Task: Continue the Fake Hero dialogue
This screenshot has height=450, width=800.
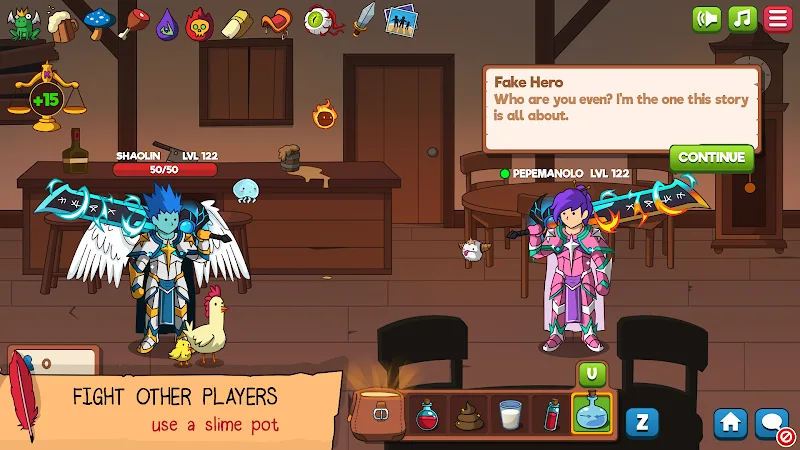Action: coord(711,157)
